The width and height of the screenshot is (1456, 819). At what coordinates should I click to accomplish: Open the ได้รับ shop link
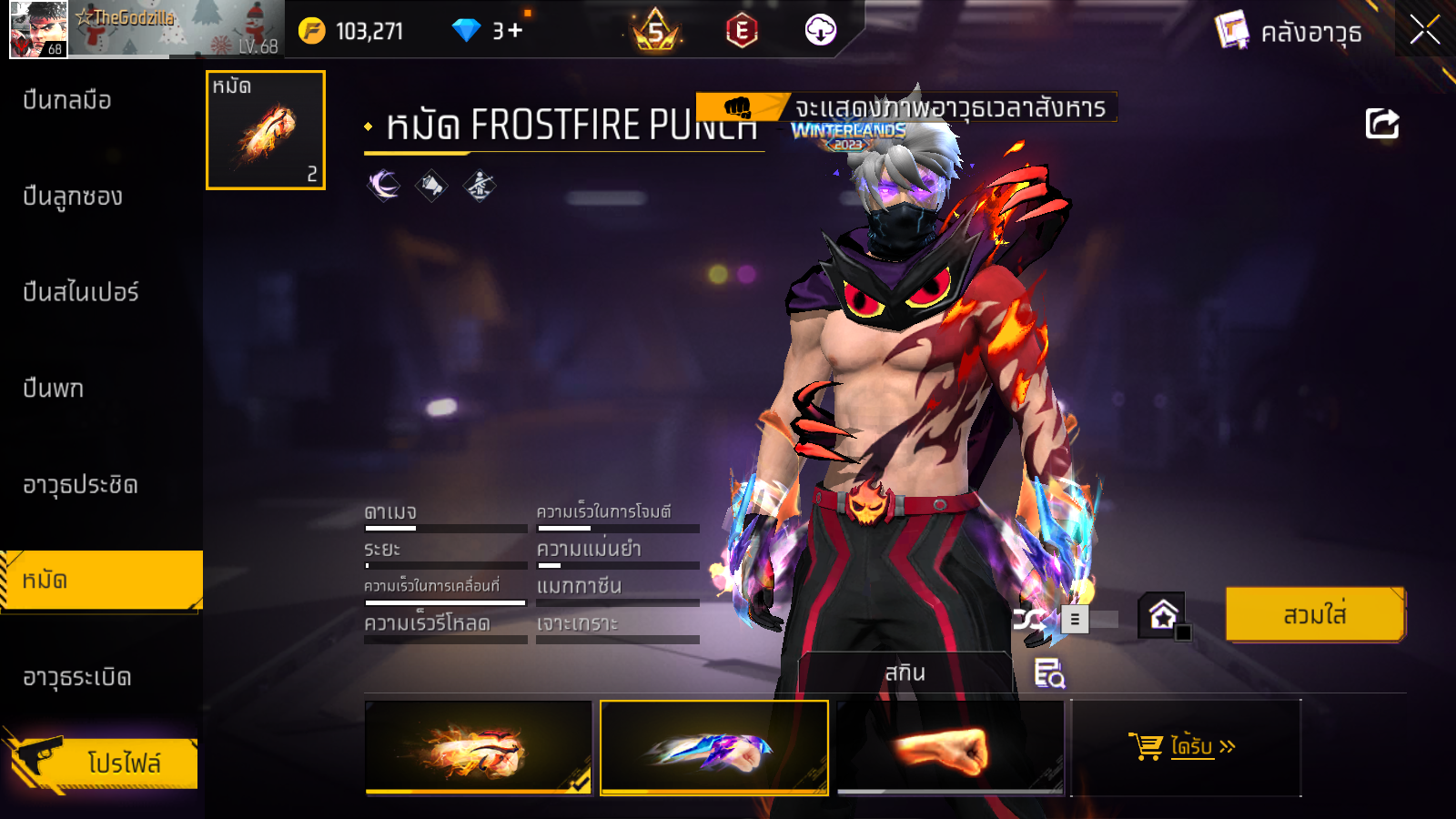(x=1185, y=747)
